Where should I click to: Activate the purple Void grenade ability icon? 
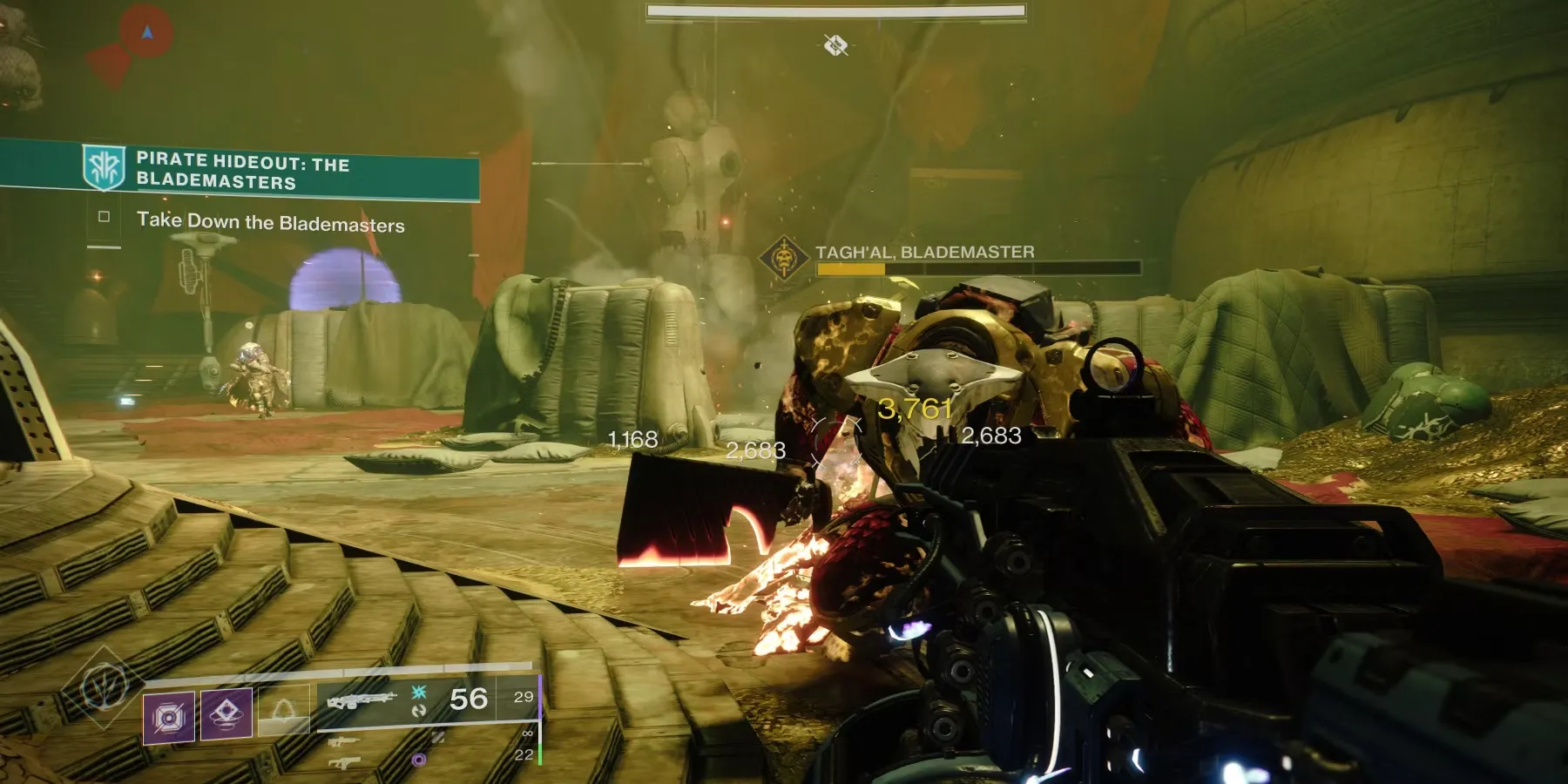[169, 717]
